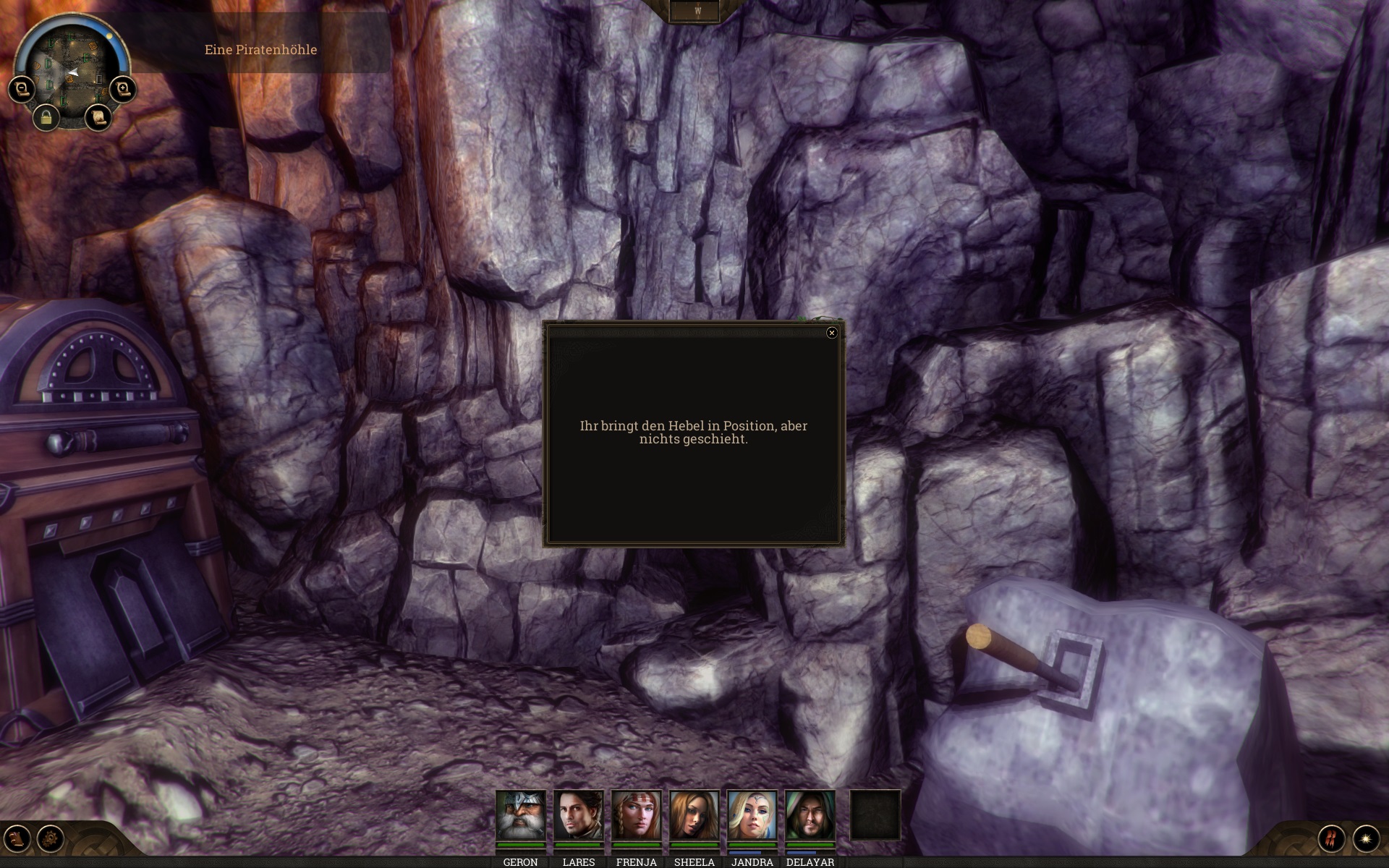Image resolution: width=1389 pixels, height=868 pixels.
Task: Toggle the minimap padlock button
Action: (x=46, y=117)
